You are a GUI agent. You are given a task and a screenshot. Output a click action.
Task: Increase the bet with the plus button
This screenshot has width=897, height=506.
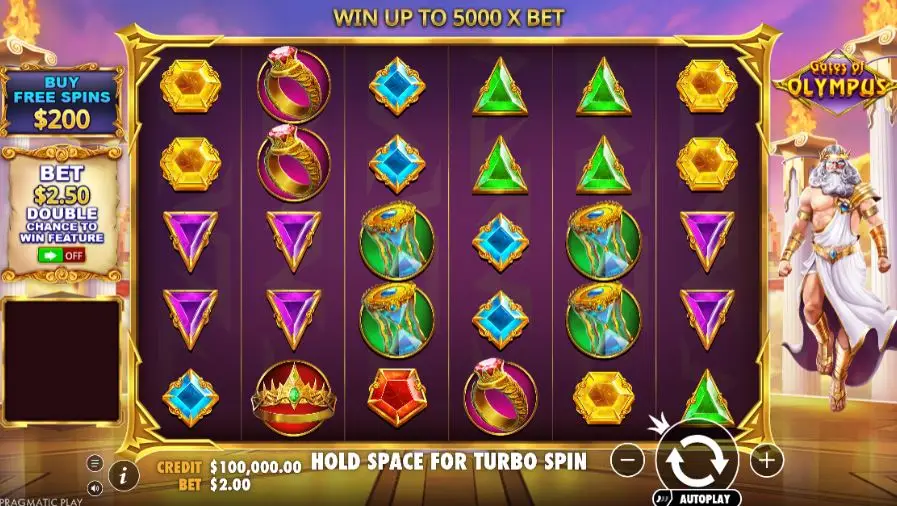point(767,460)
